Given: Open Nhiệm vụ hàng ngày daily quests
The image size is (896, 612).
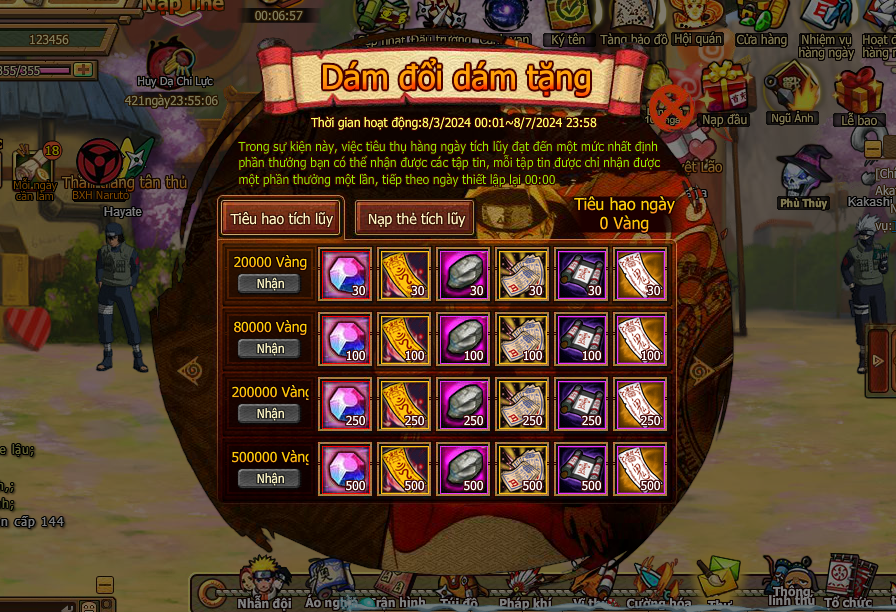Looking at the screenshot, I should 826,26.
